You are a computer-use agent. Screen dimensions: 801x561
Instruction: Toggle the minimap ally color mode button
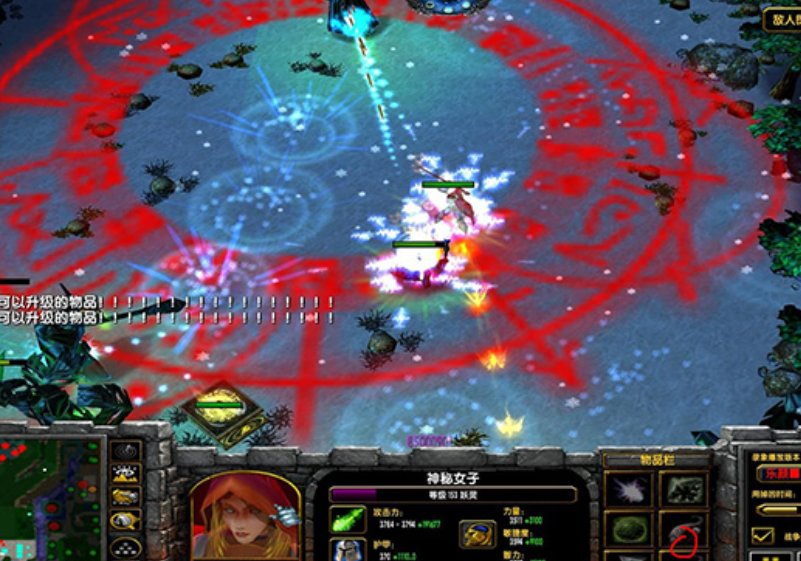click(125, 497)
